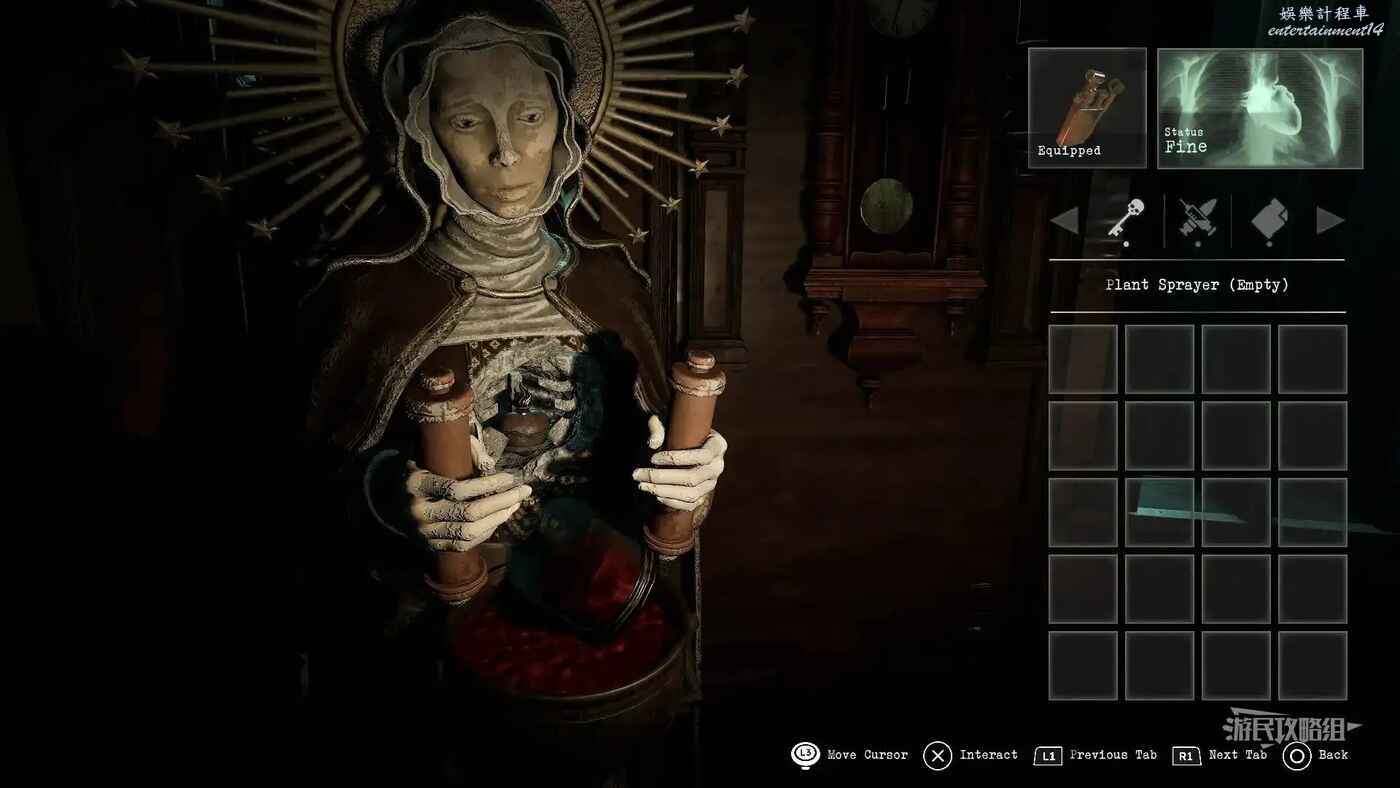Image resolution: width=1400 pixels, height=788 pixels.
Task: Open the Status X-ray health panel
Action: pos(1260,108)
